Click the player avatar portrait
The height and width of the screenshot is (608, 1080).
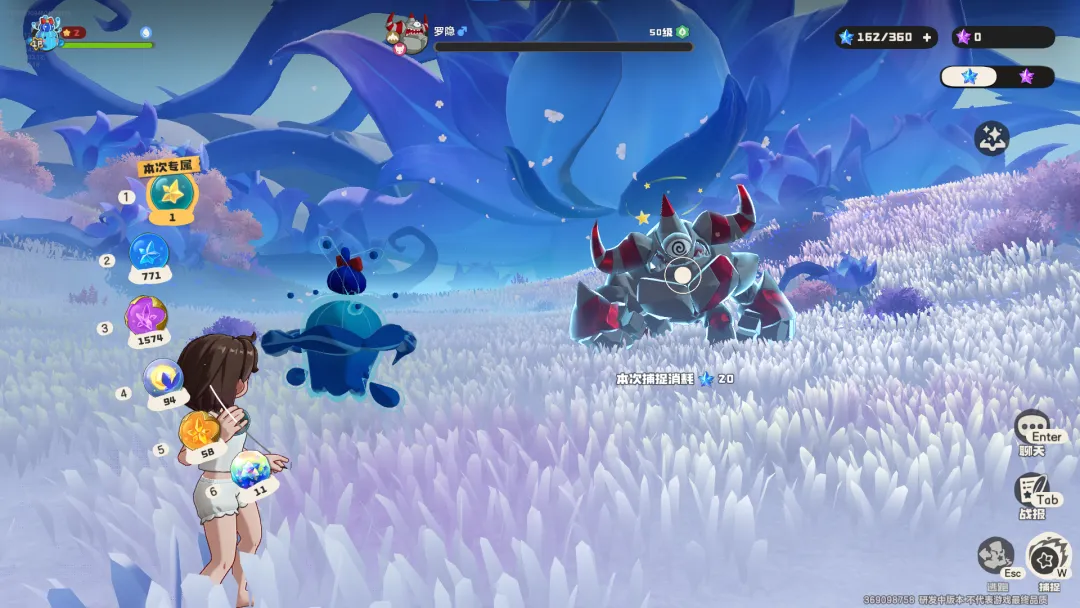(44, 33)
